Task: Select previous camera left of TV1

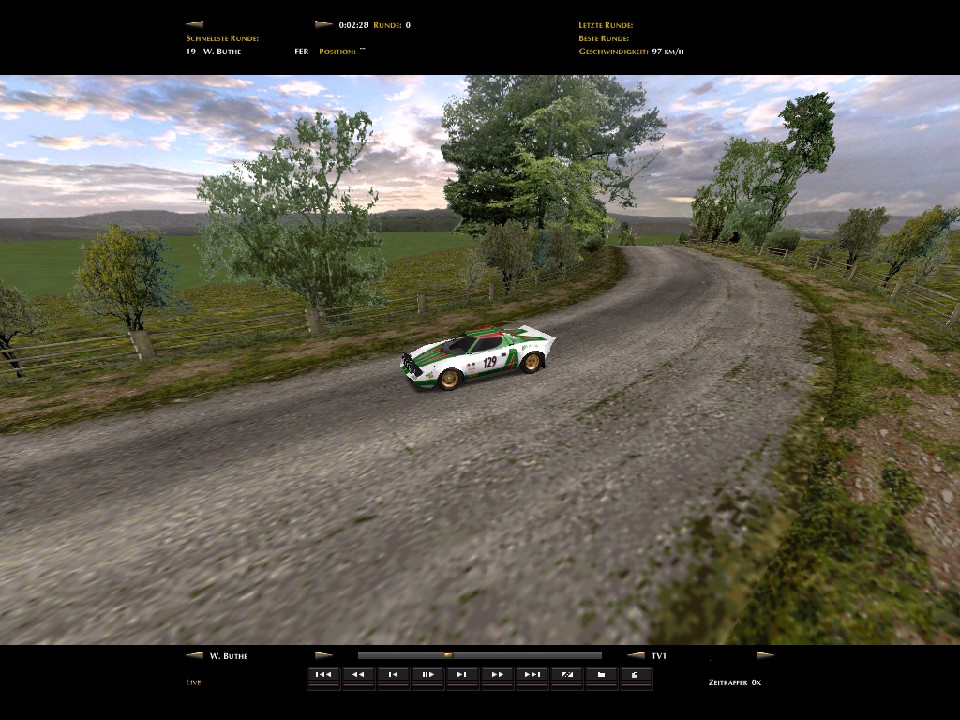Action: coord(635,656)
